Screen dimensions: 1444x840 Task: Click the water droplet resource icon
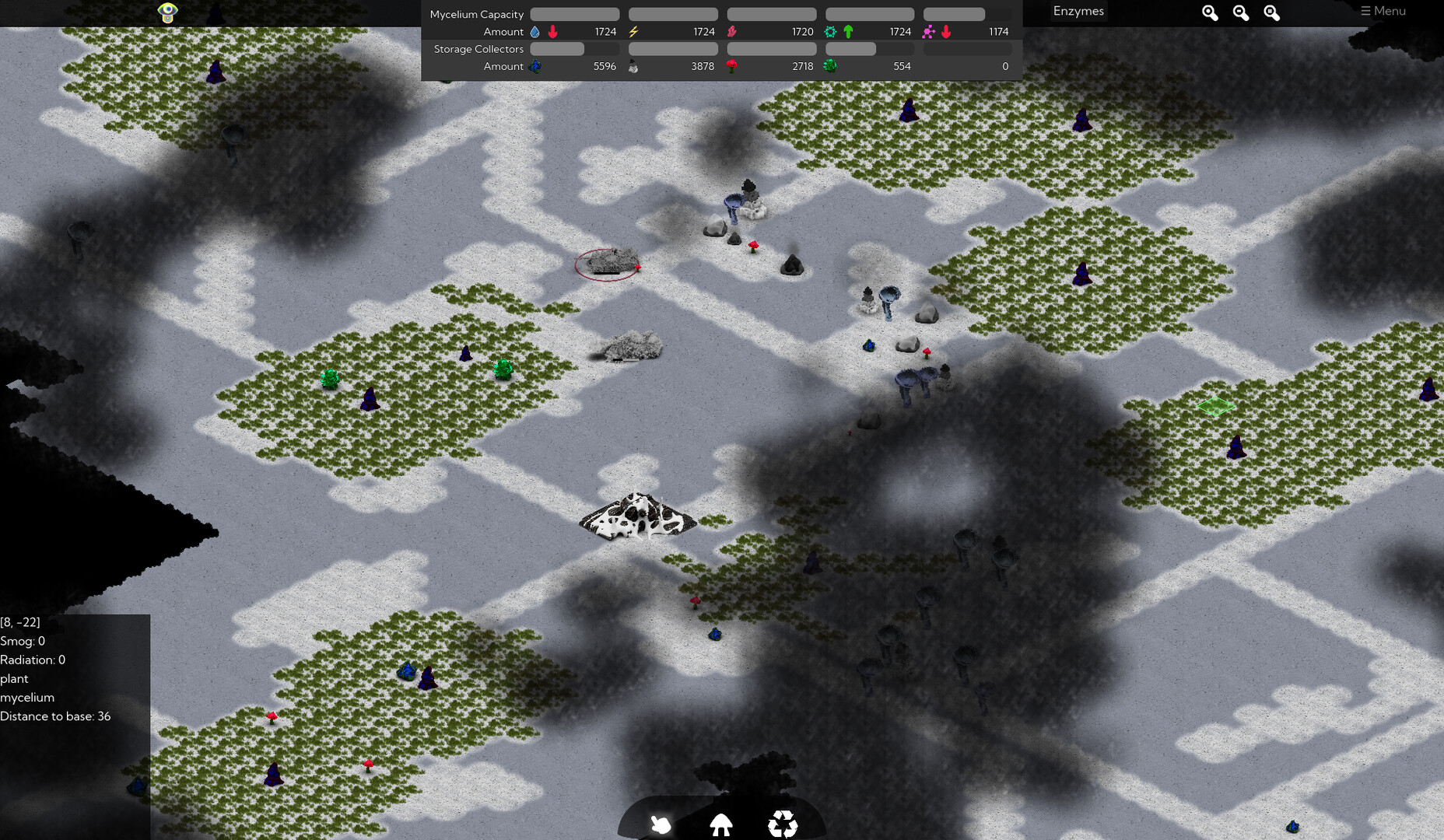point(534,31)
